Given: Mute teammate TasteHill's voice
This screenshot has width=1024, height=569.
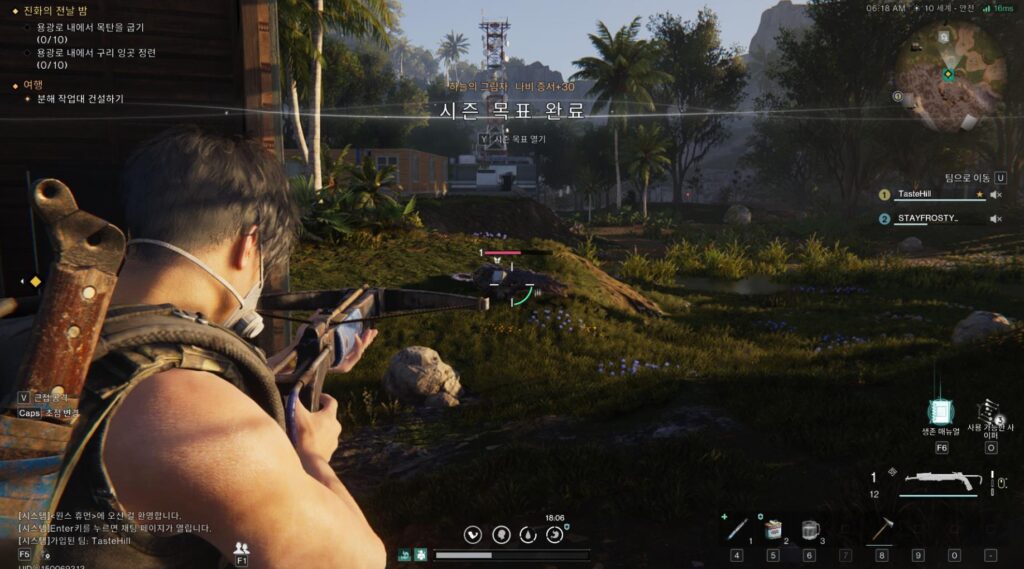Looking at the screenshot, I should click(x=995, y=195).
